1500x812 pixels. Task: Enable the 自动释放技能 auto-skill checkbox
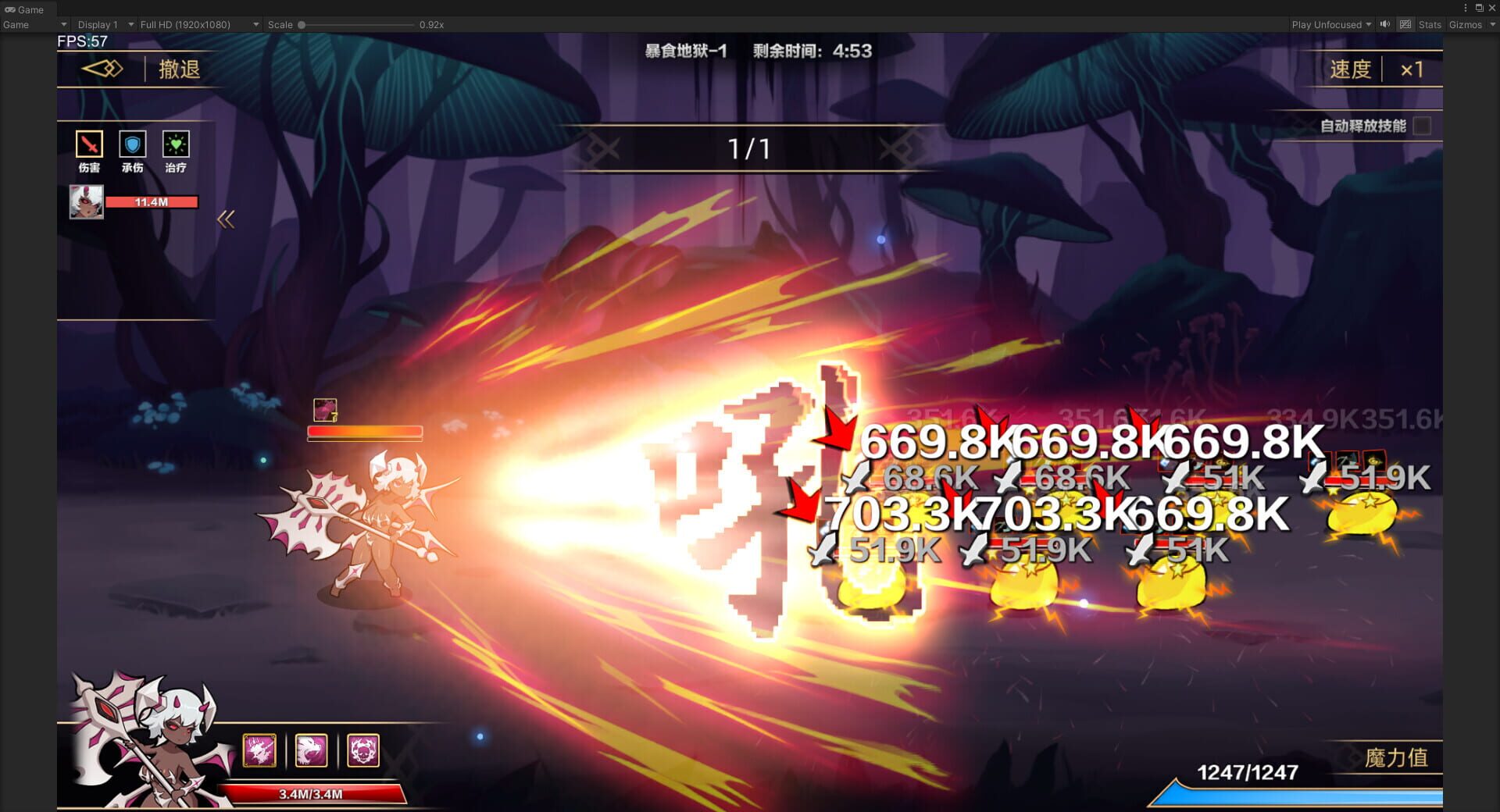[x=1423, y=125]
